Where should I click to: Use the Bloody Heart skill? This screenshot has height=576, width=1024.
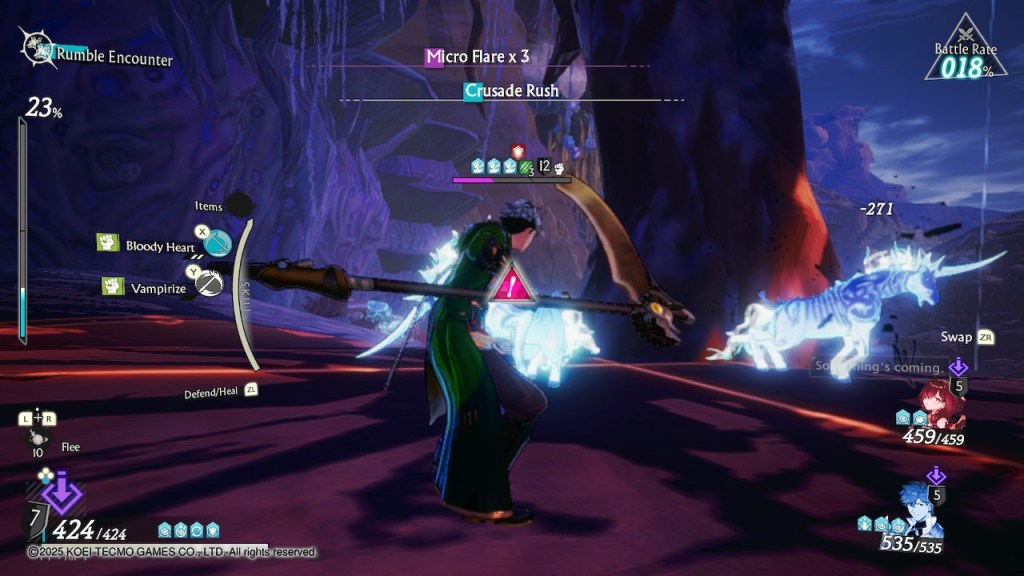(x=157, y=245)
